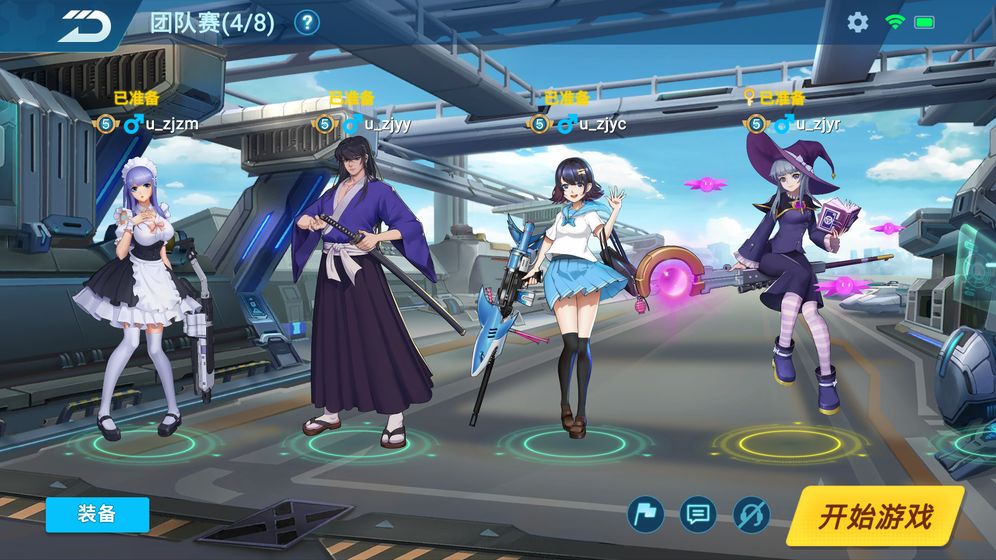Open the settings gear icon
The width and height of the screenshot is (996, 560).
click(857, 22)
